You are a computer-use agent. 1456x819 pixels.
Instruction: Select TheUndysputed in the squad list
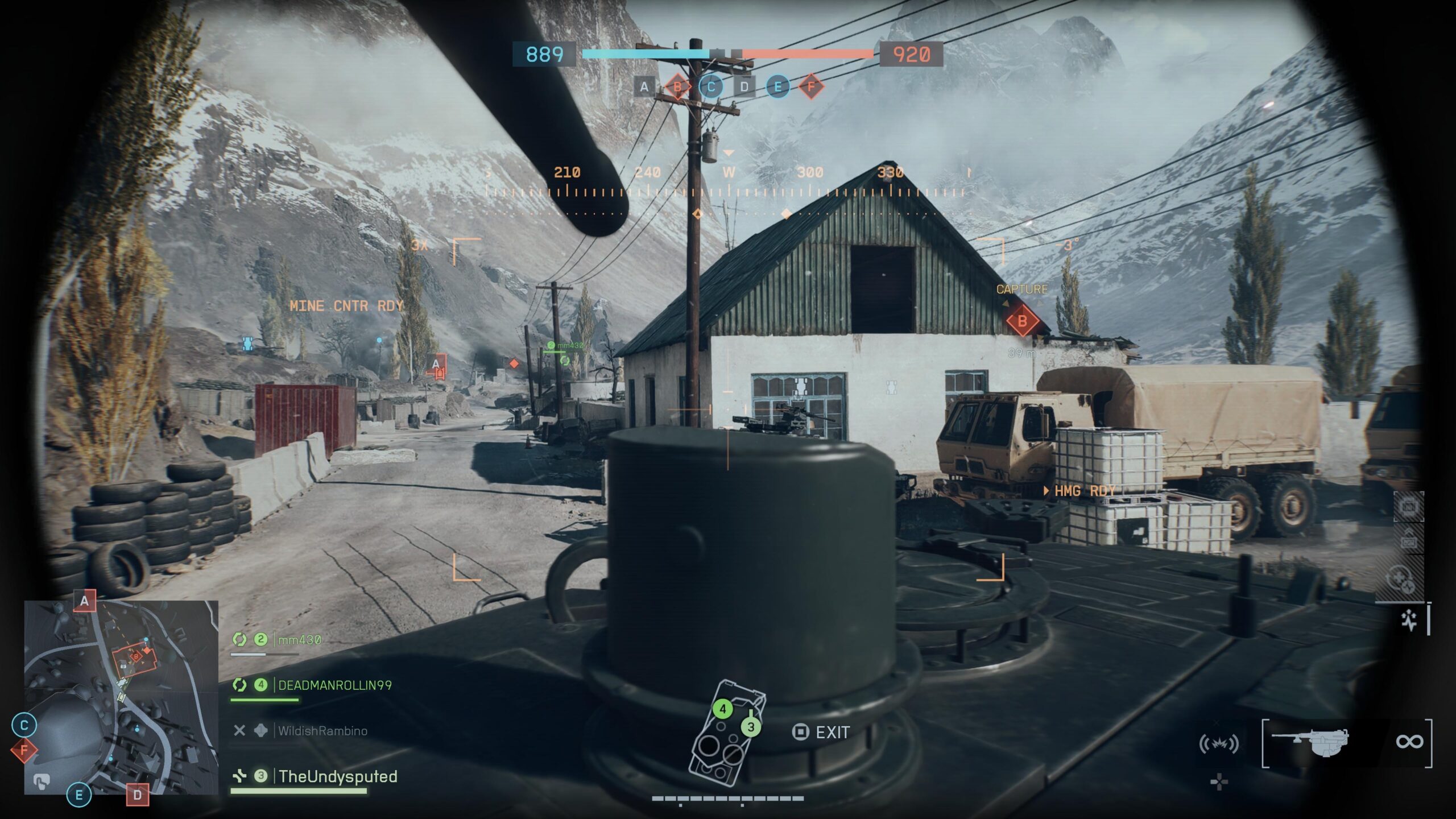tap(338, 776)
